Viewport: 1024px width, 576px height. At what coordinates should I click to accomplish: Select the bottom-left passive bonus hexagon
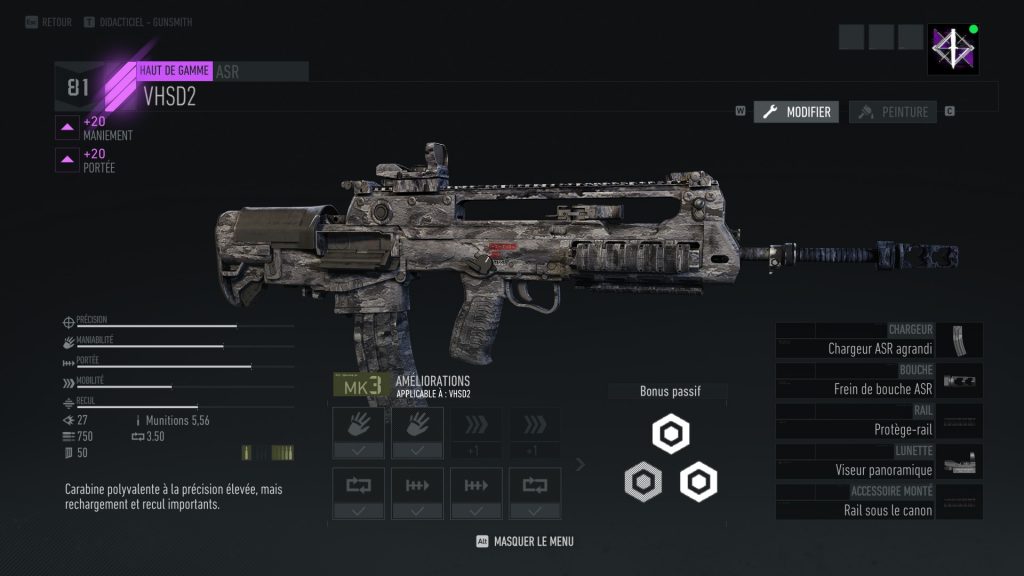click(x=642, y=483)
